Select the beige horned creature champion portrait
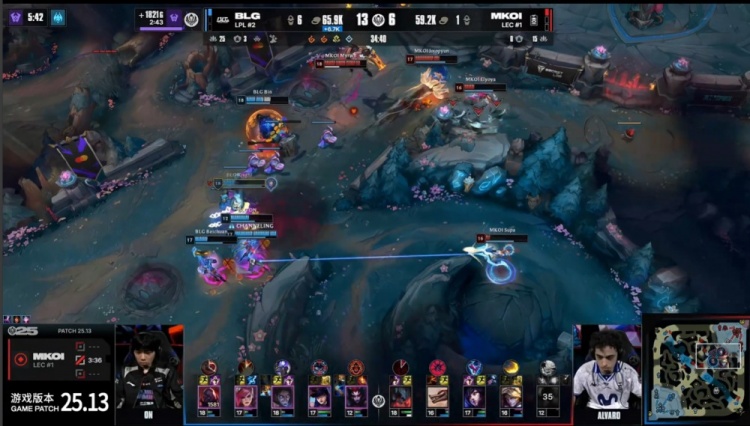The image size is (750, 426). click(x=438, y=396)
